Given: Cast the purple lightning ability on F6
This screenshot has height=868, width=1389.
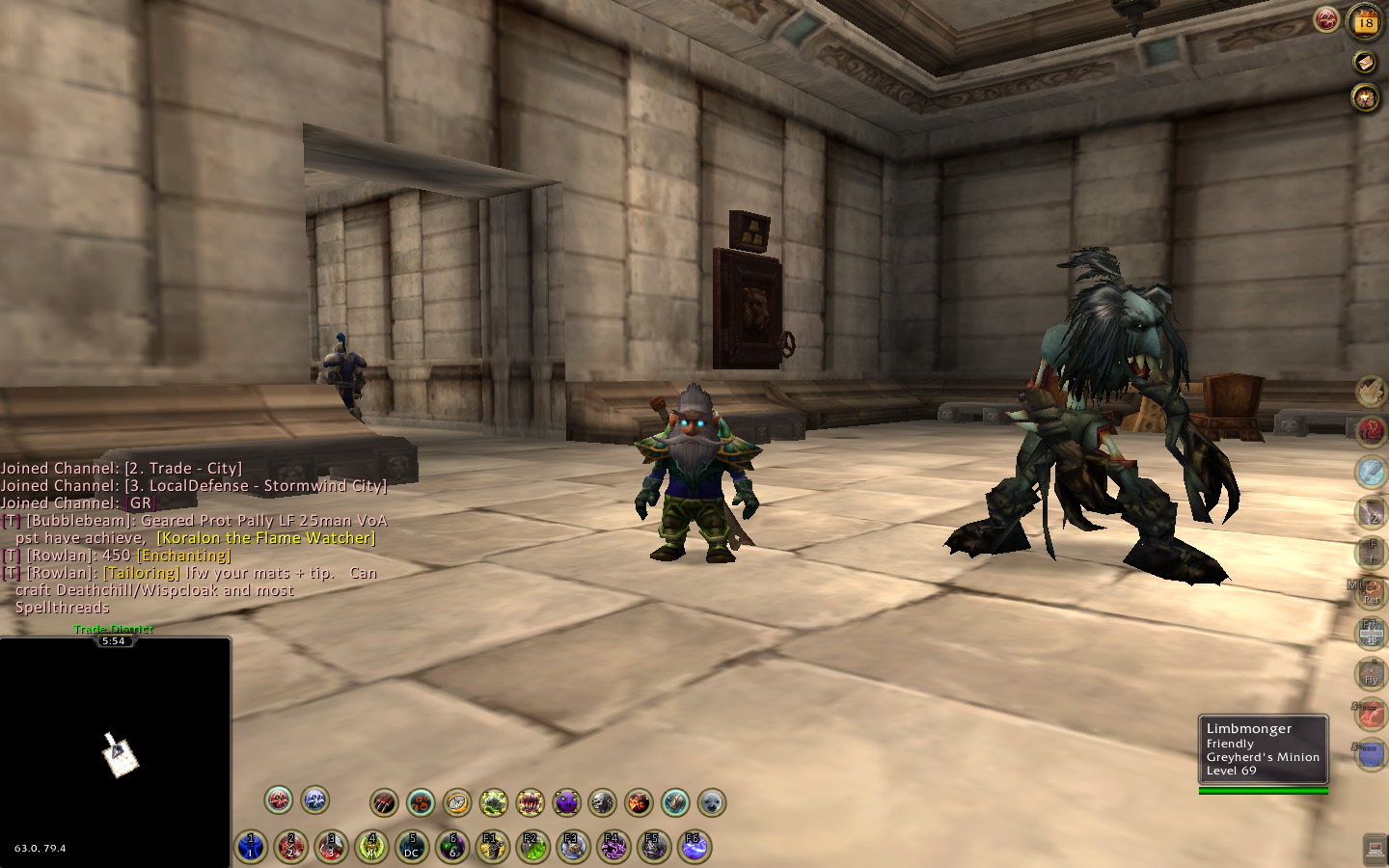Looking at the screenshot, I should coord(694,848).
